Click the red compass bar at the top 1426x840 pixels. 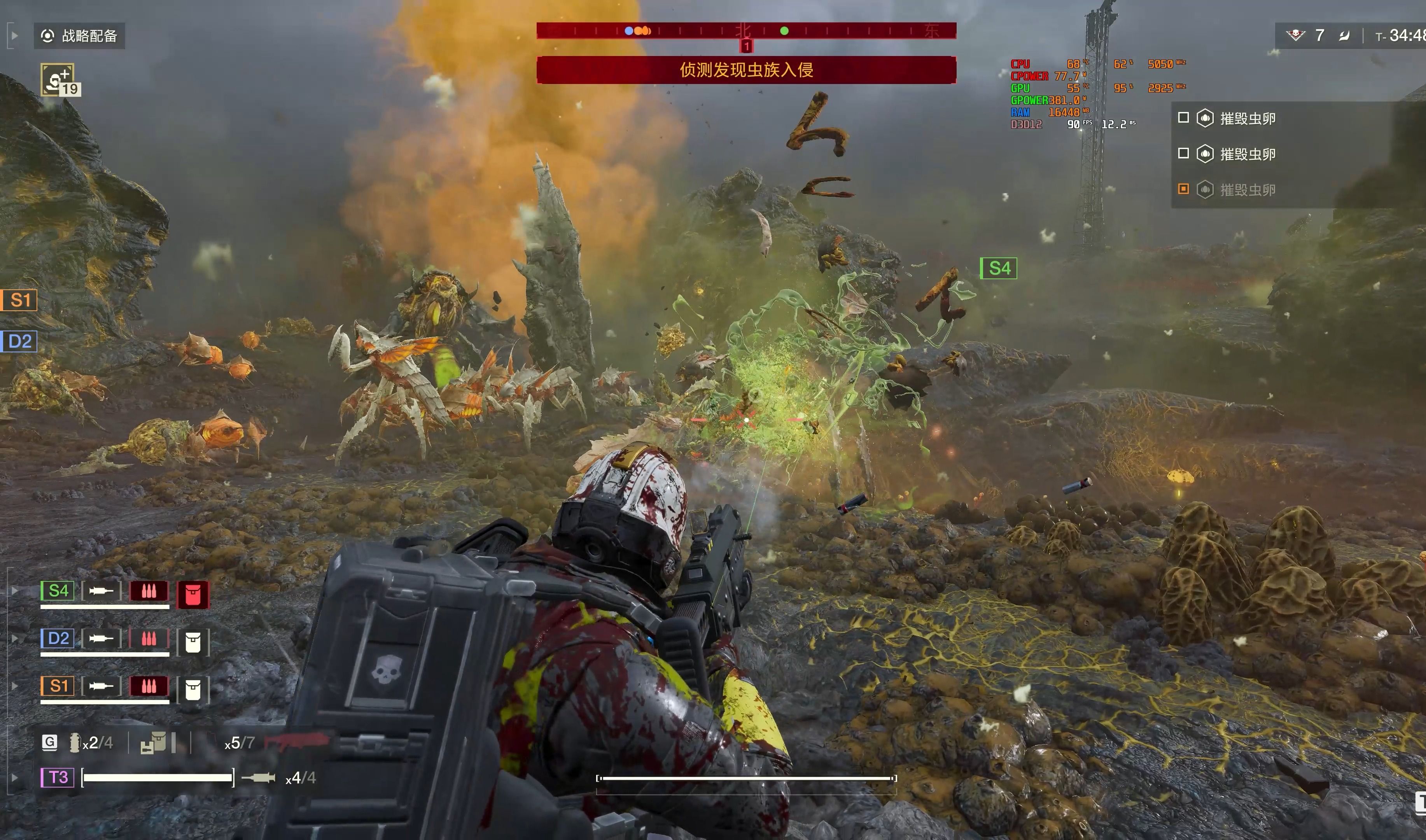(746, 31)
